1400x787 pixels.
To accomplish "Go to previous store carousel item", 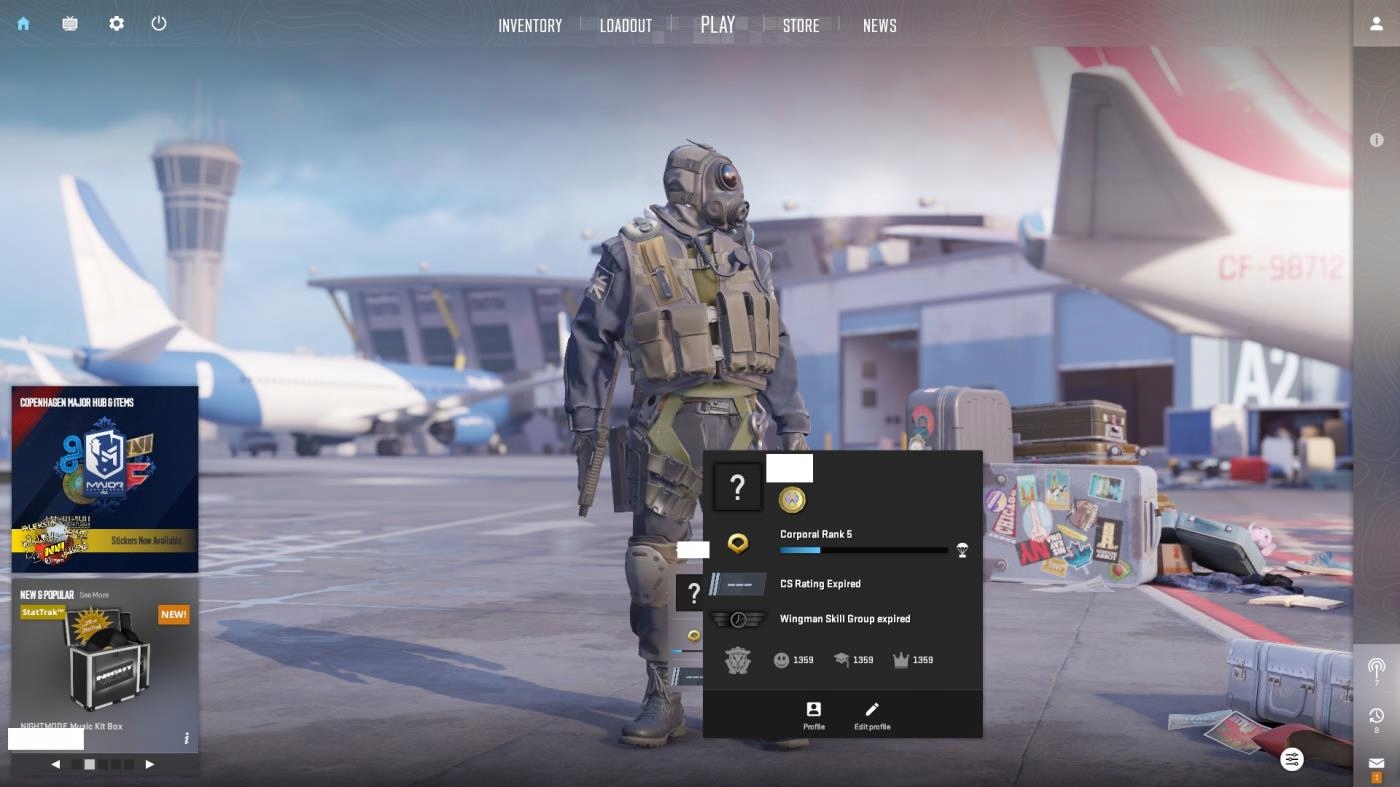I will (56, 764).
